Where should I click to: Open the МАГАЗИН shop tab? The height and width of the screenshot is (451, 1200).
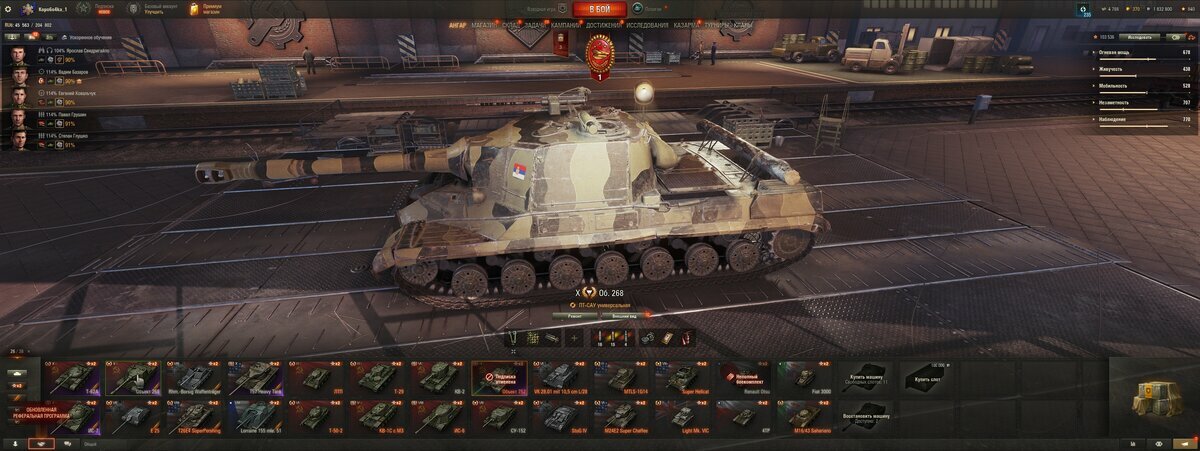click(485, 24)
